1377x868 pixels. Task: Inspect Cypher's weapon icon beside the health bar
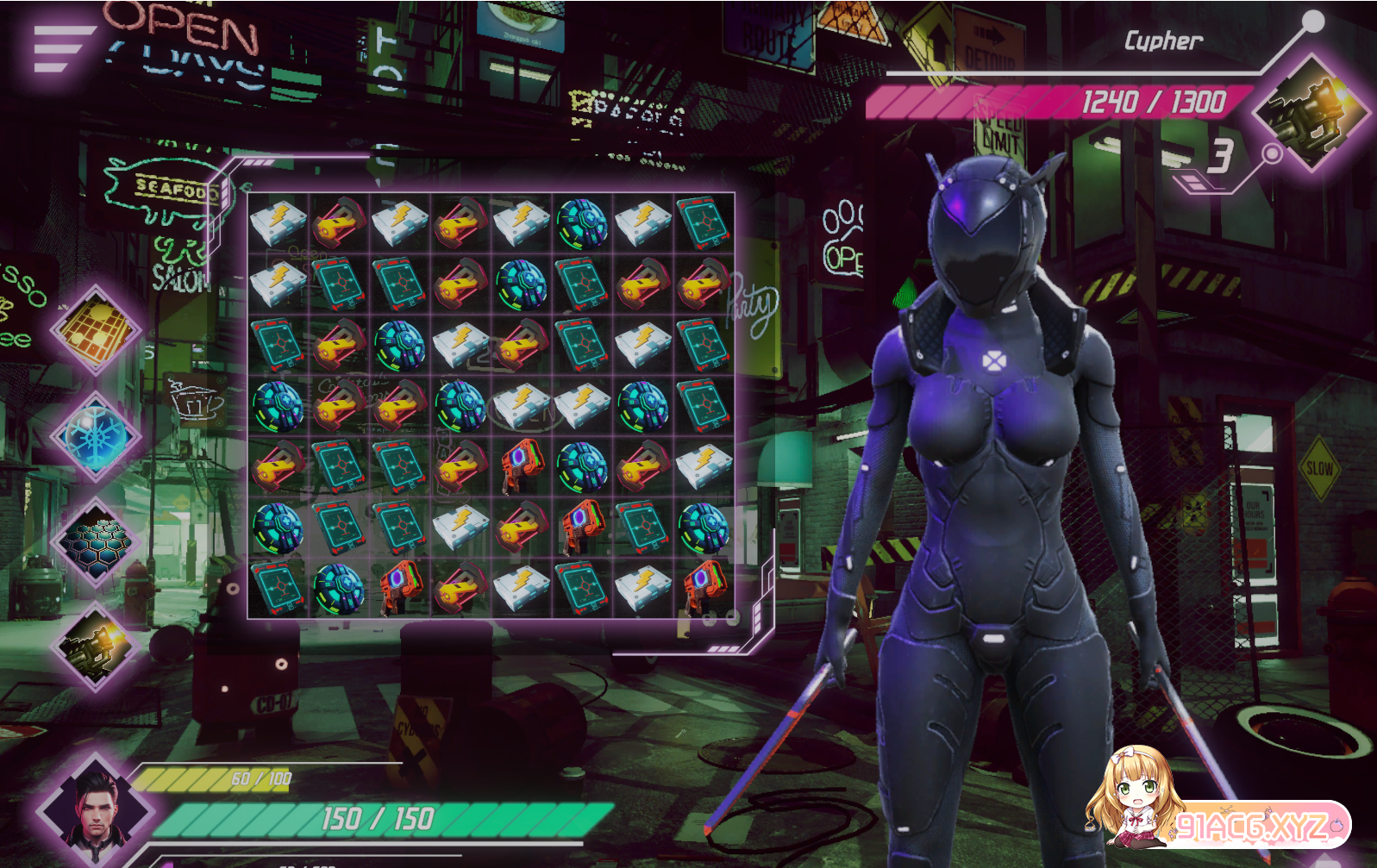(x=1311, y=112)
